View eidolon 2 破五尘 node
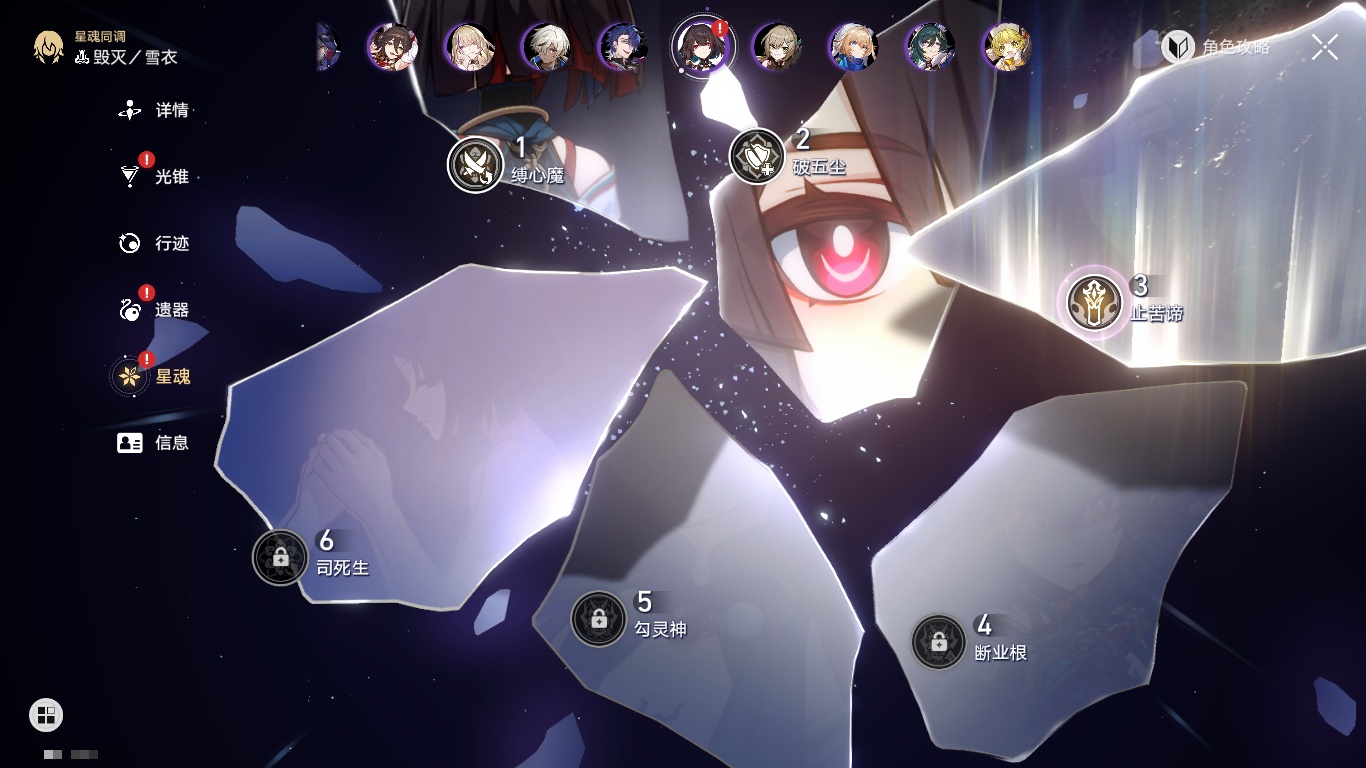The image size is (1366, 768). (x=757, y=157)
